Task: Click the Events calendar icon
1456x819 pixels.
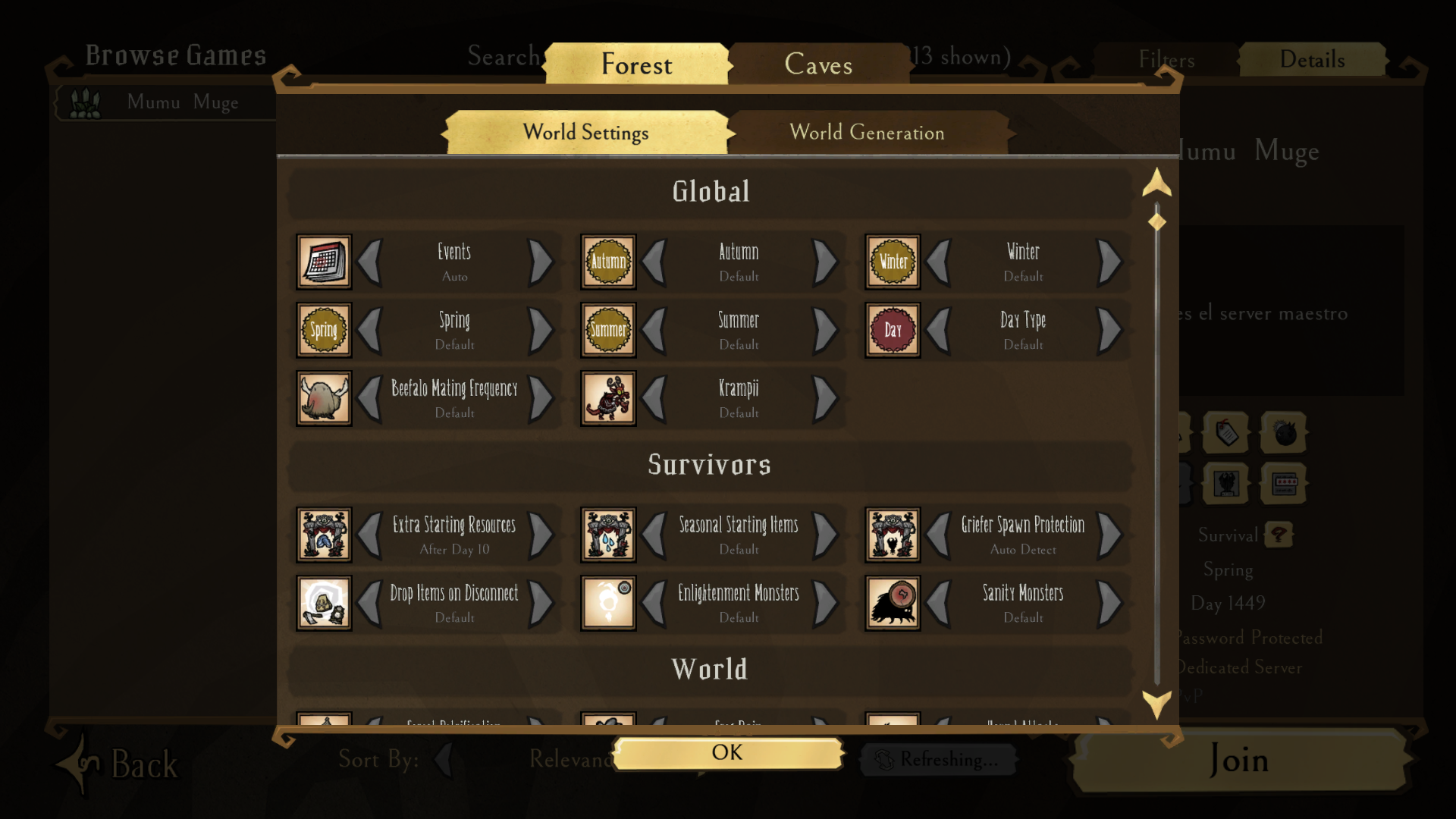Action: pyautogui.click(x=323, y=262)
